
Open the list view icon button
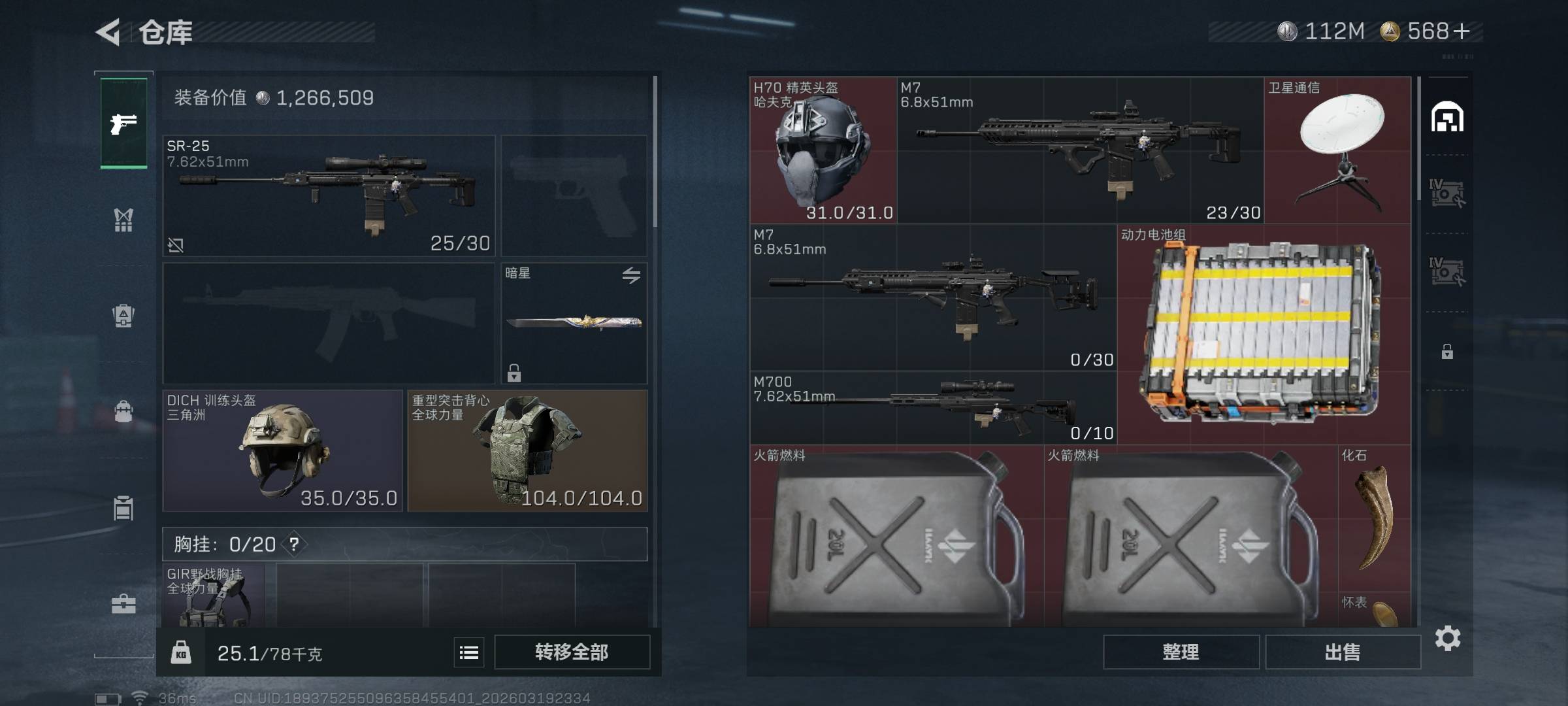[469, 652]
